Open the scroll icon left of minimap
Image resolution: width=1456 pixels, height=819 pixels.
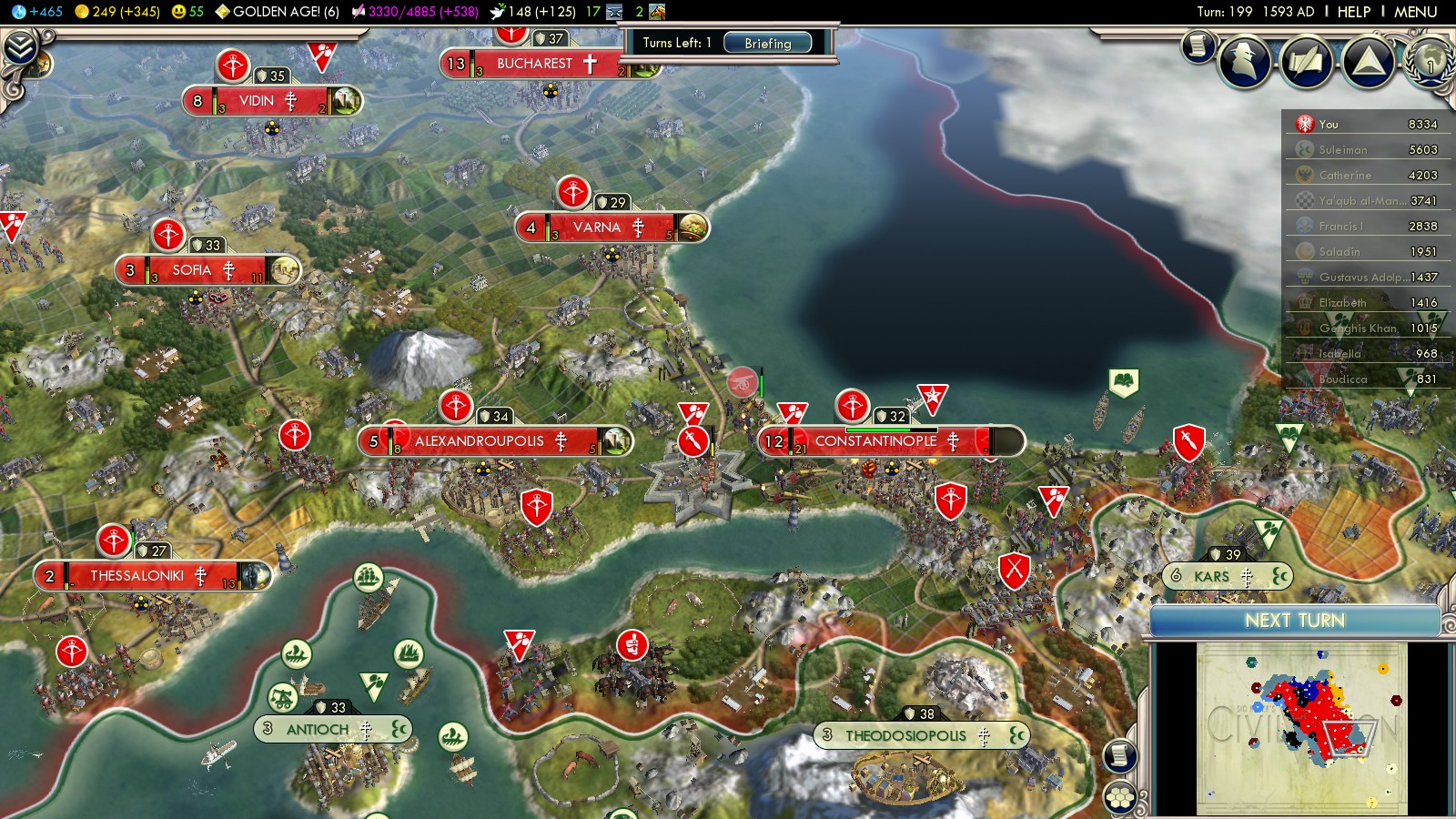1120,755
